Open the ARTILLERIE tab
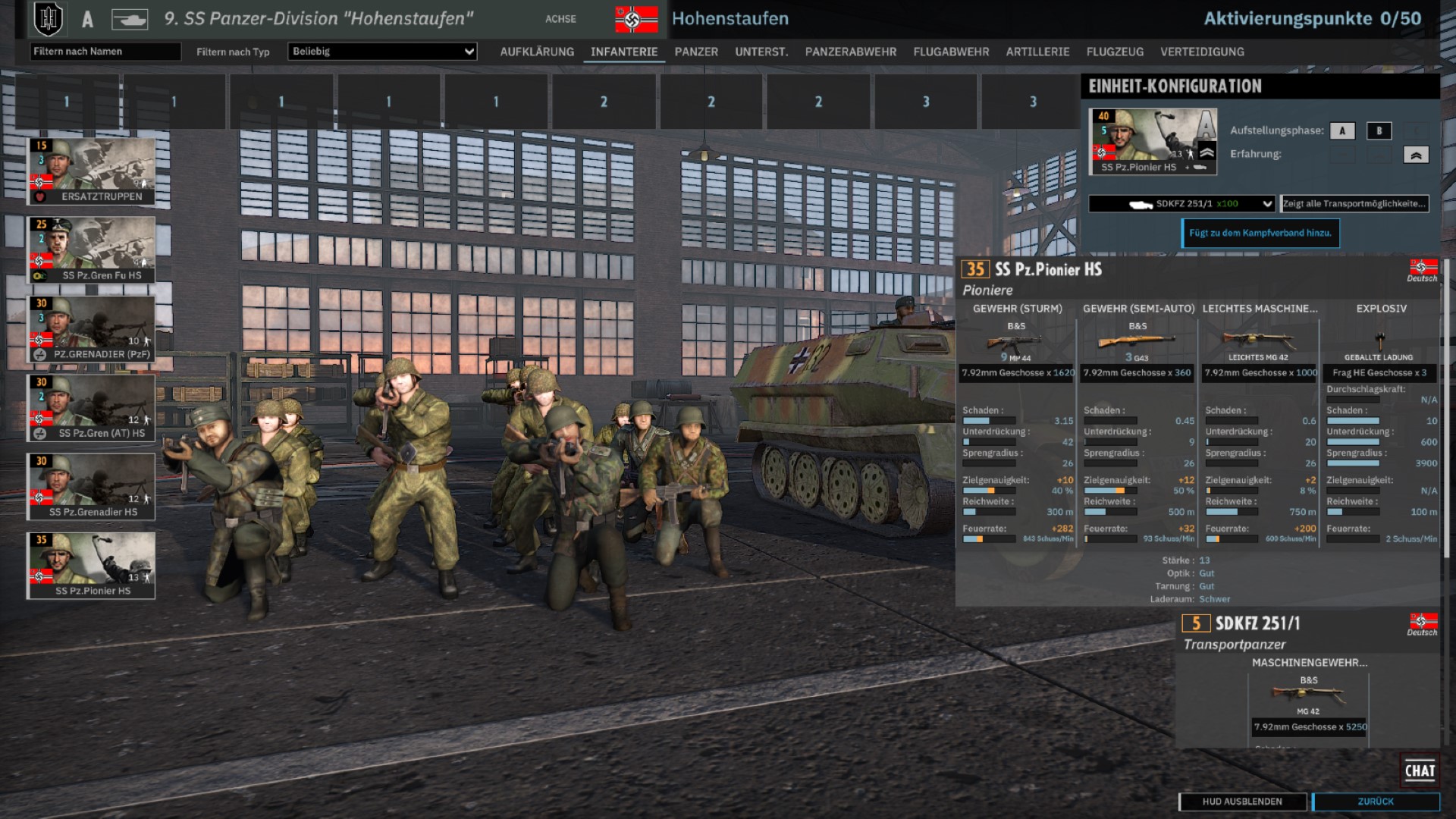The image size is (1456, 819). coord(1037,52)
